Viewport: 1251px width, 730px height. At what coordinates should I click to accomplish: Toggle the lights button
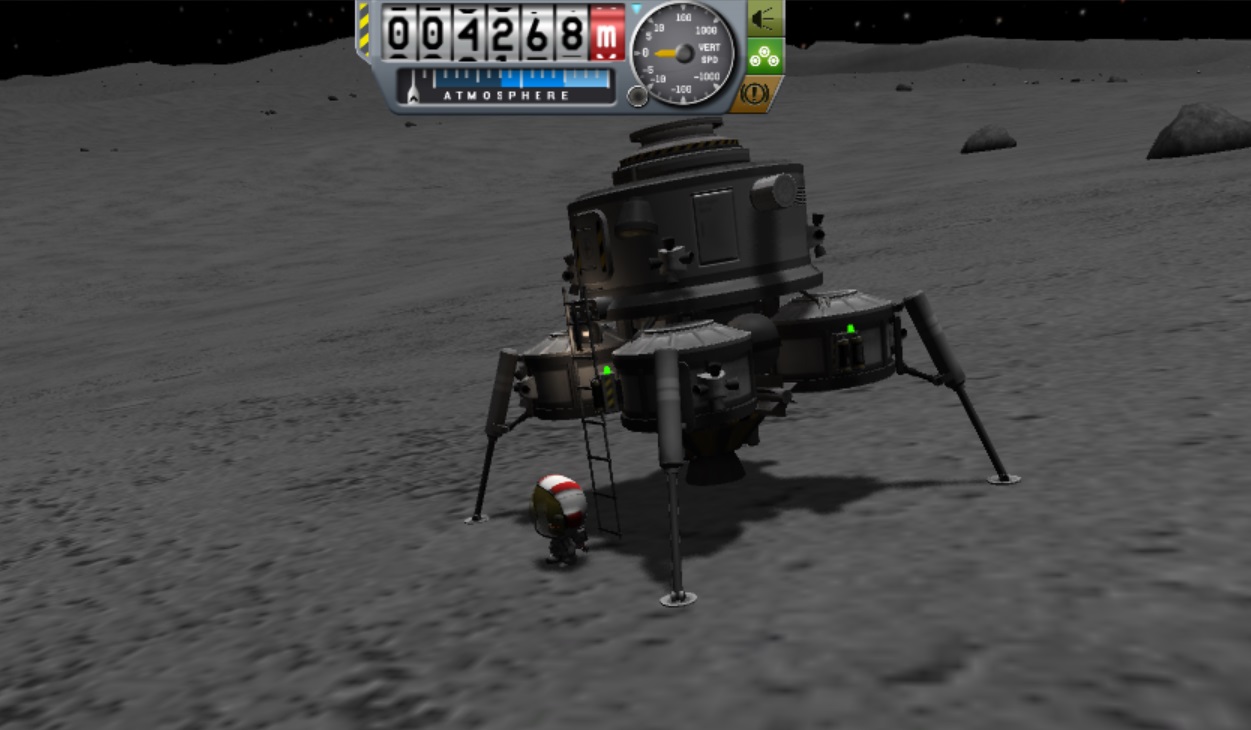(765, 19)
